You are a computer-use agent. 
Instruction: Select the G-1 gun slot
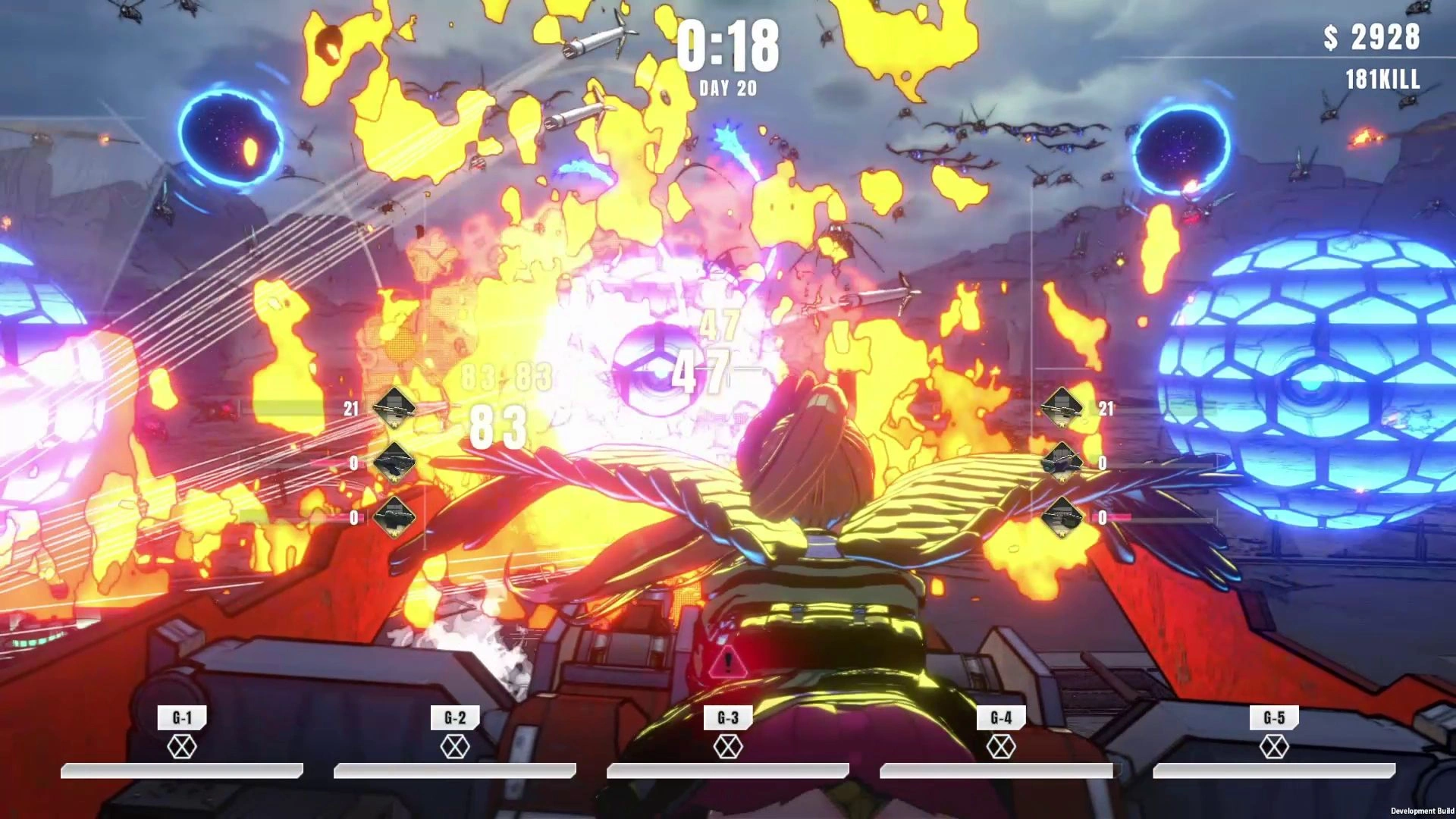[x=182, y=718]
